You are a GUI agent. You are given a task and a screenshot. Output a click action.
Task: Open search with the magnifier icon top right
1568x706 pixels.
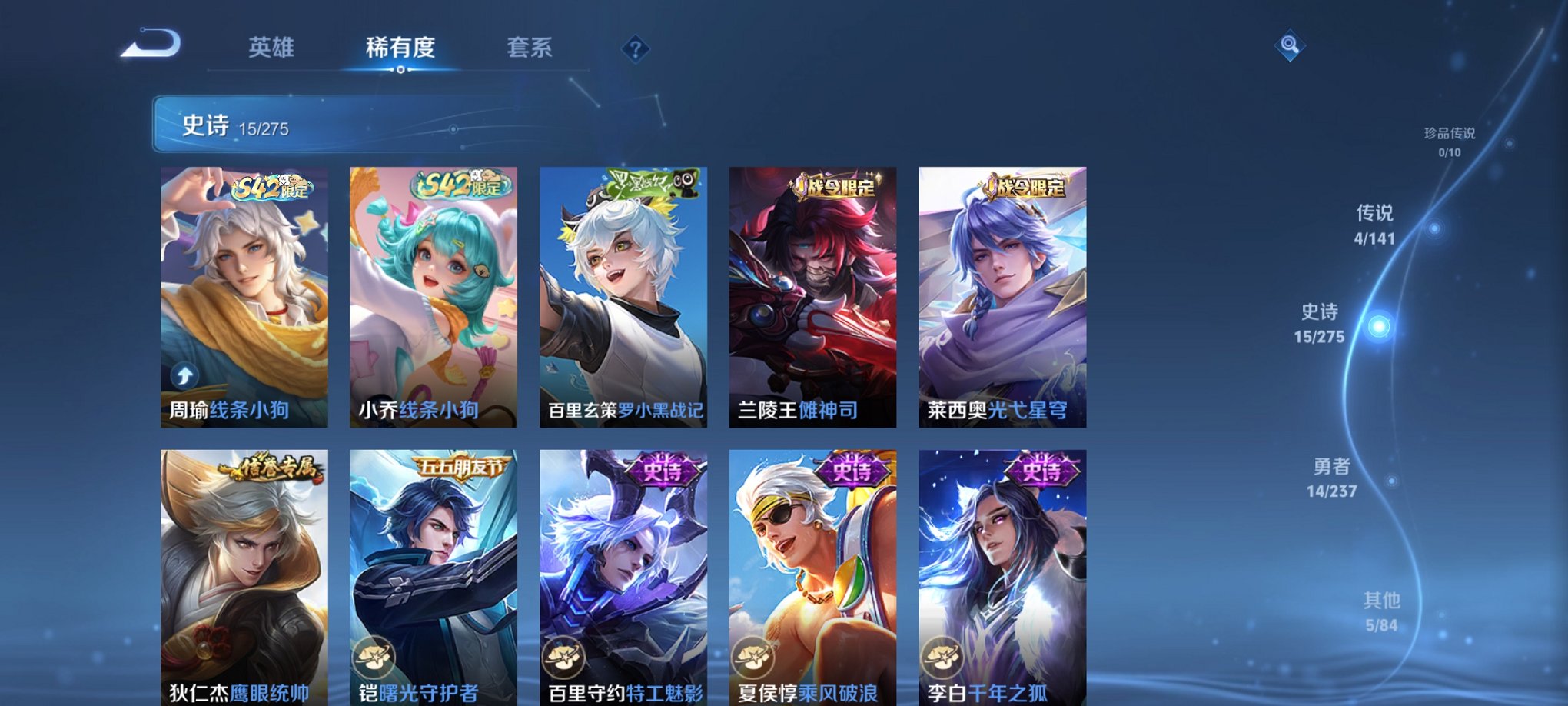(1289, 46)
